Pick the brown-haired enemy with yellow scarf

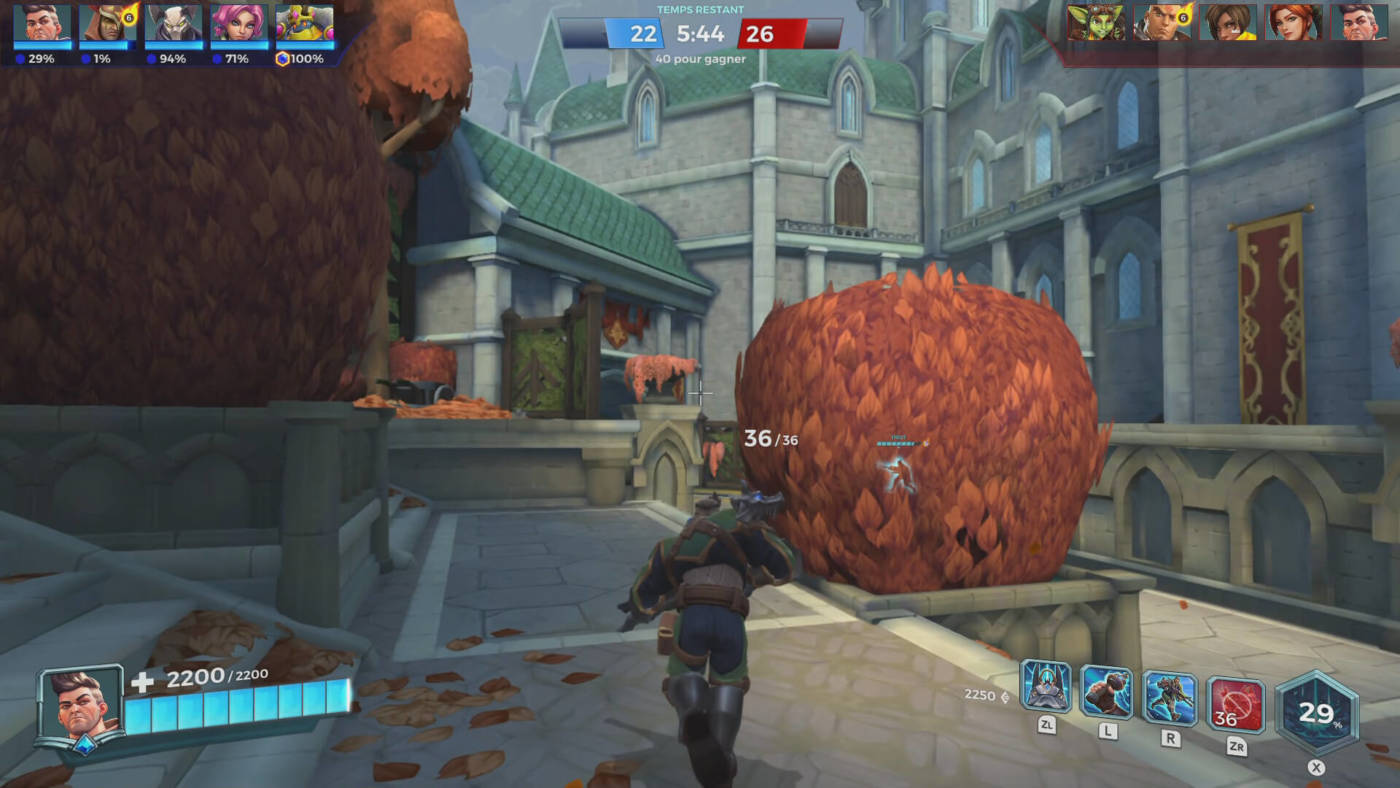(1228, 22)
